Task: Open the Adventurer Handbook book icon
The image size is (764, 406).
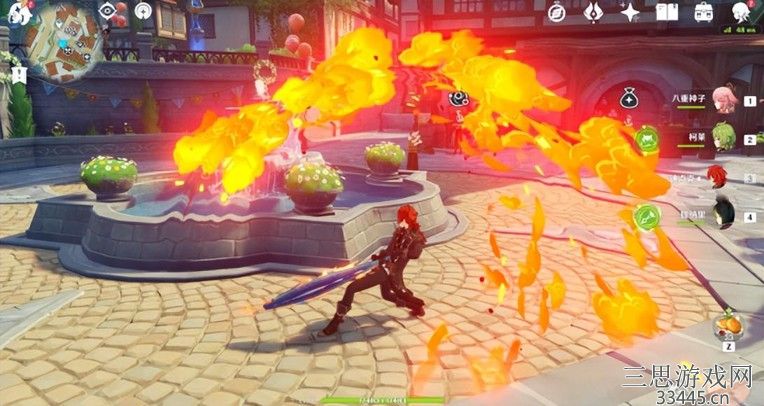Action: (667, 12)
